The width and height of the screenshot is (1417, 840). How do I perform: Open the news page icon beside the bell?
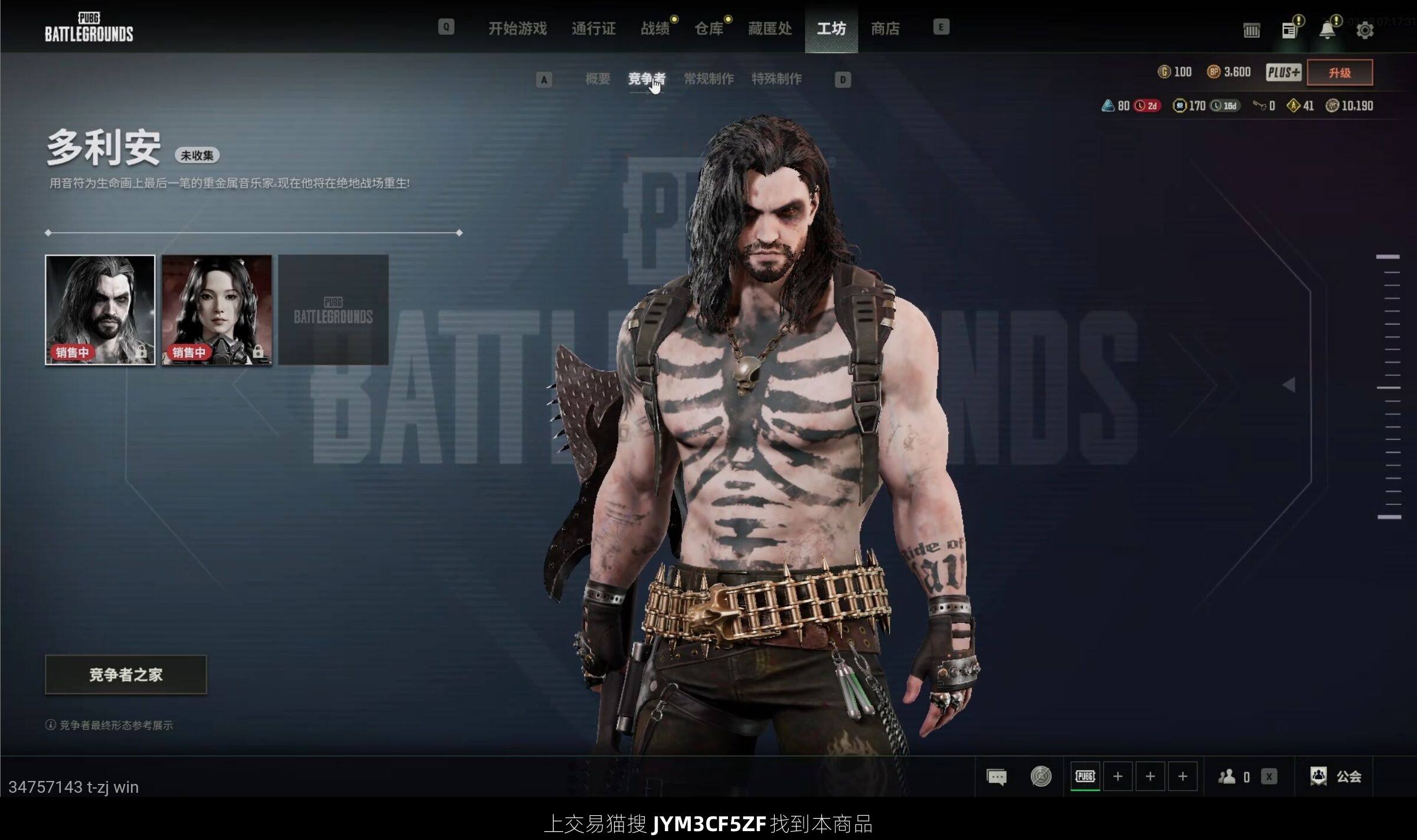coord(1289,30)
